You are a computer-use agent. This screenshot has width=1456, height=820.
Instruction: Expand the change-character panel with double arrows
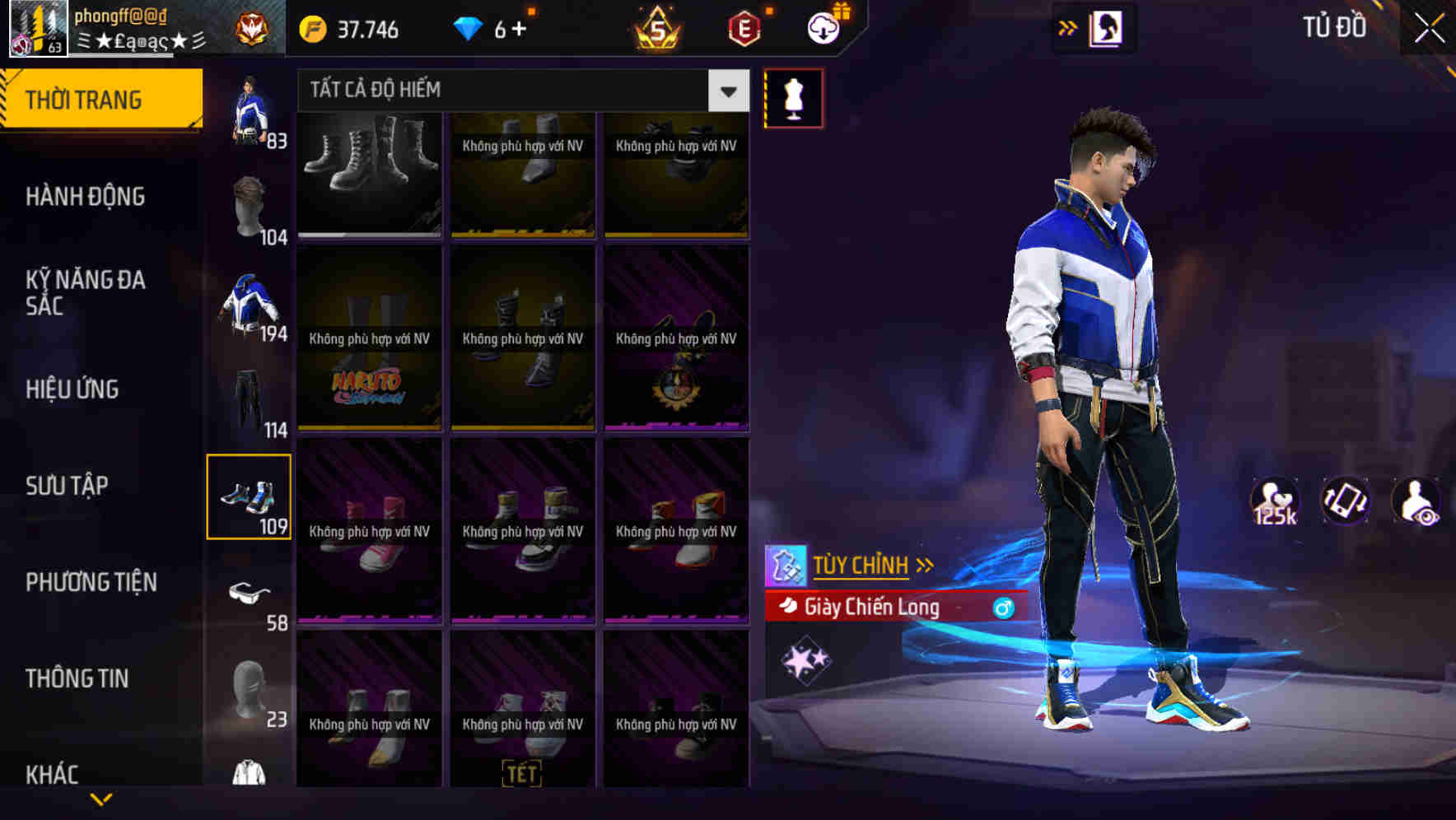pos(1069,27)
